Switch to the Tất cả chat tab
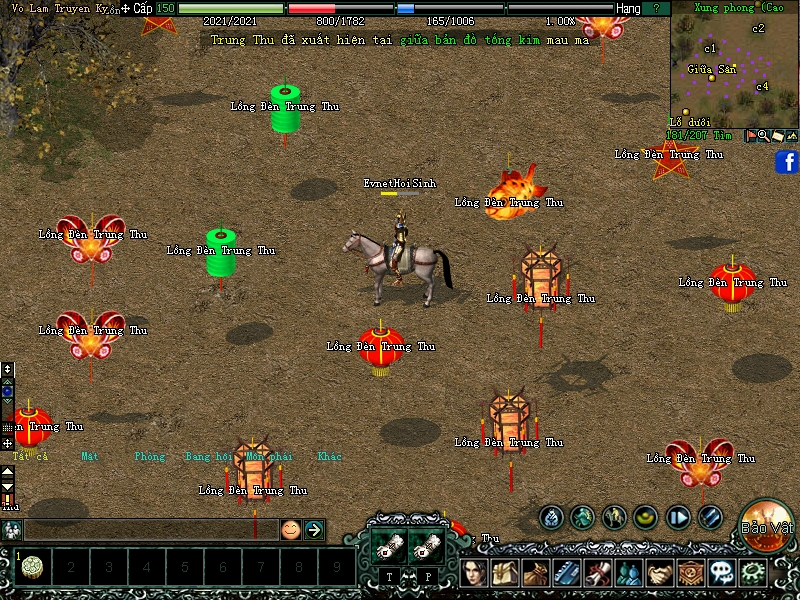This screenshot has width=800, height=600. [x=28, y=457]
